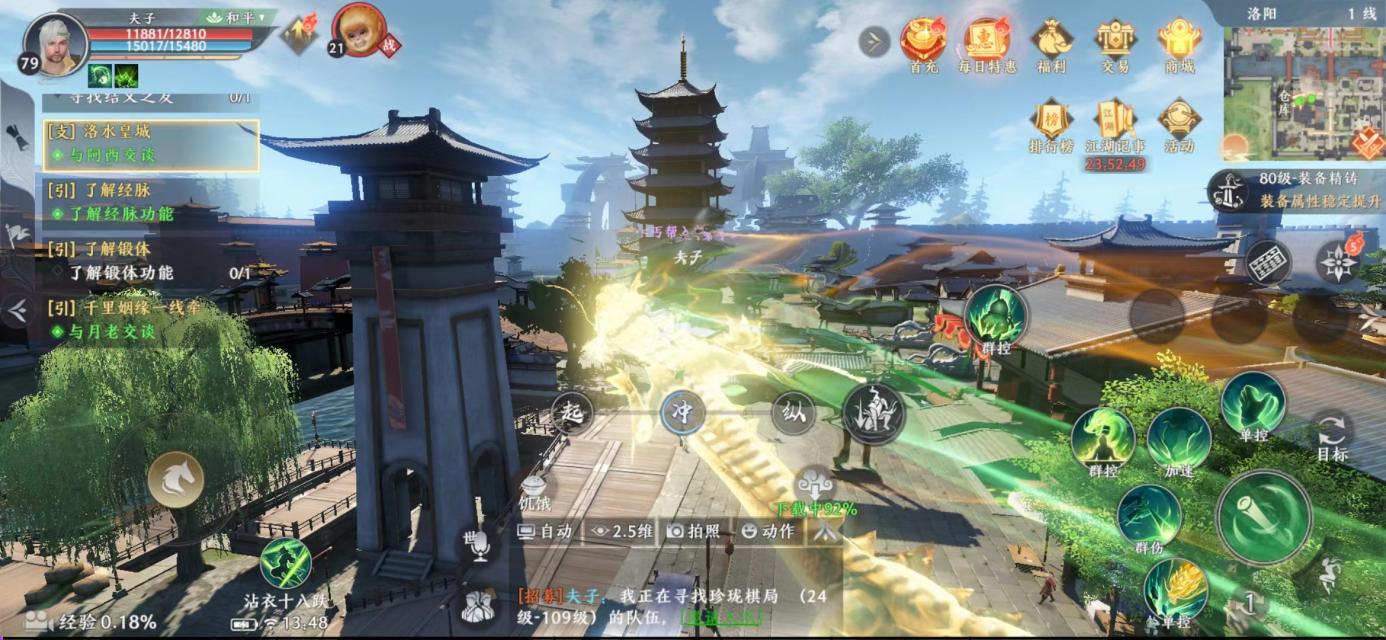1386x640 pixels.
Task: Open the 交易 trading menu
Action: (1115, 42)
